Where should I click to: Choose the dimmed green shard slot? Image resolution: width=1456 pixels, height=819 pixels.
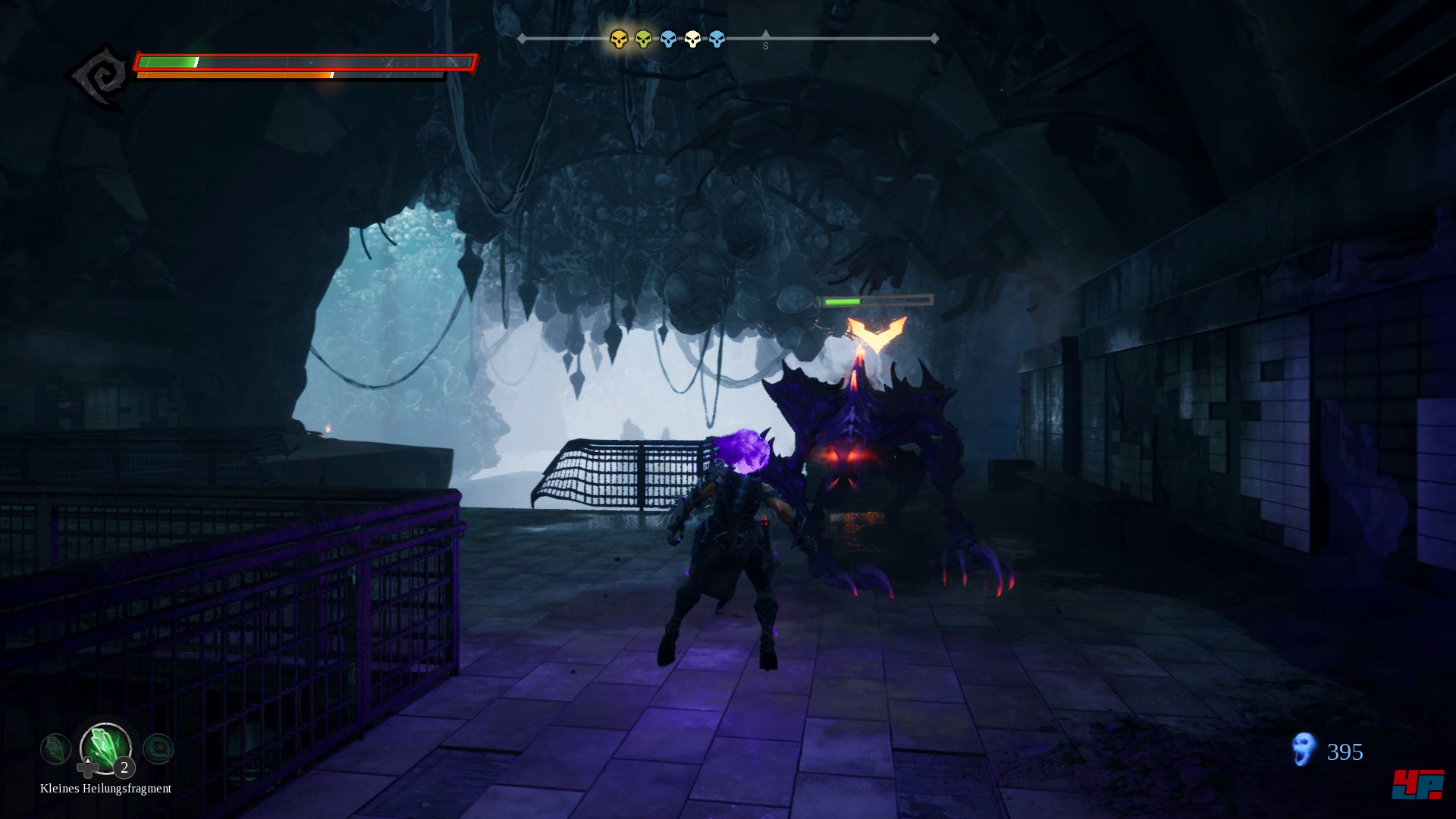tap(55, 749)
